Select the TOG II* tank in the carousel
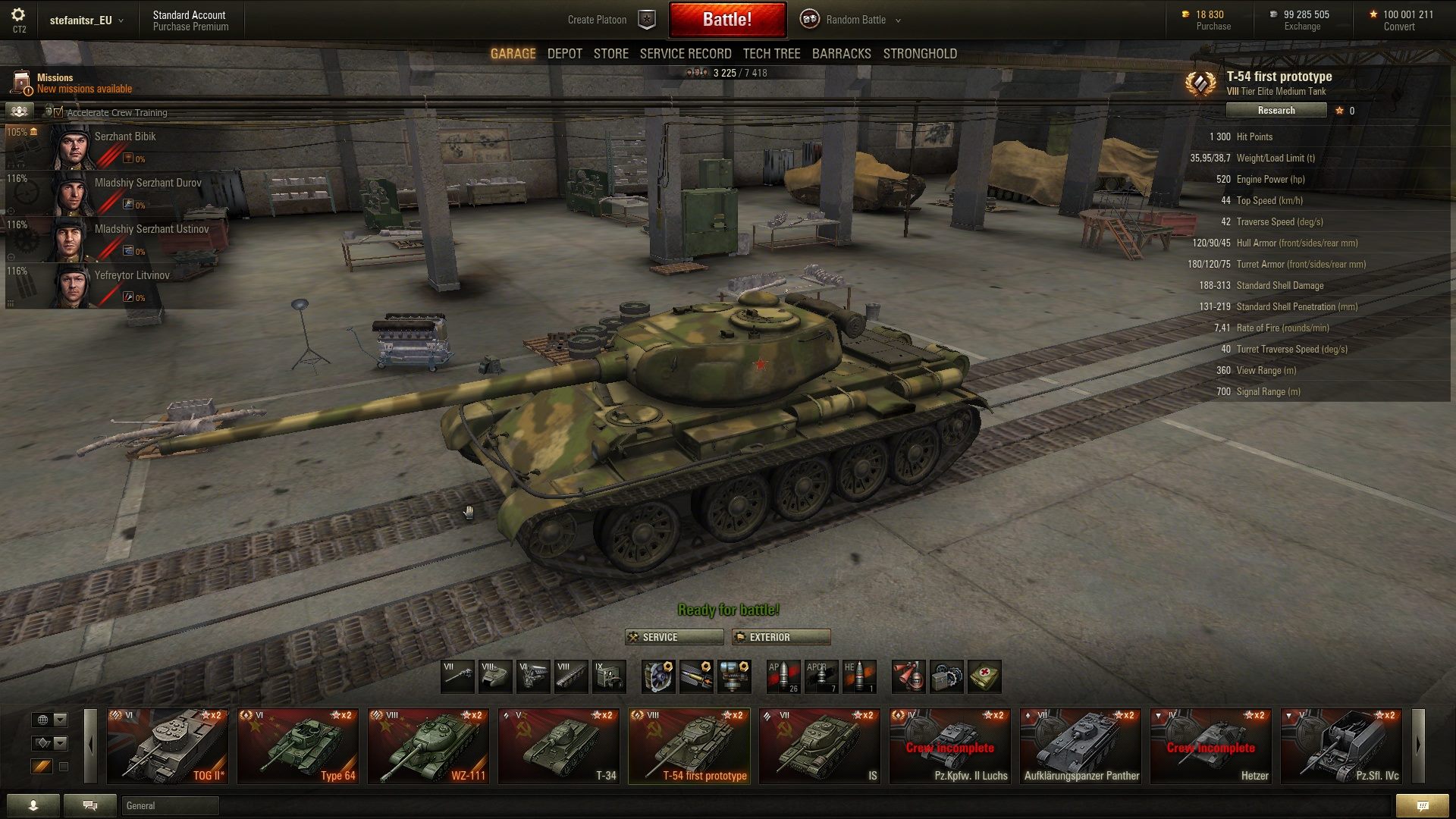Viewport: 1456px width, 819px height. (x=168, y=746)
